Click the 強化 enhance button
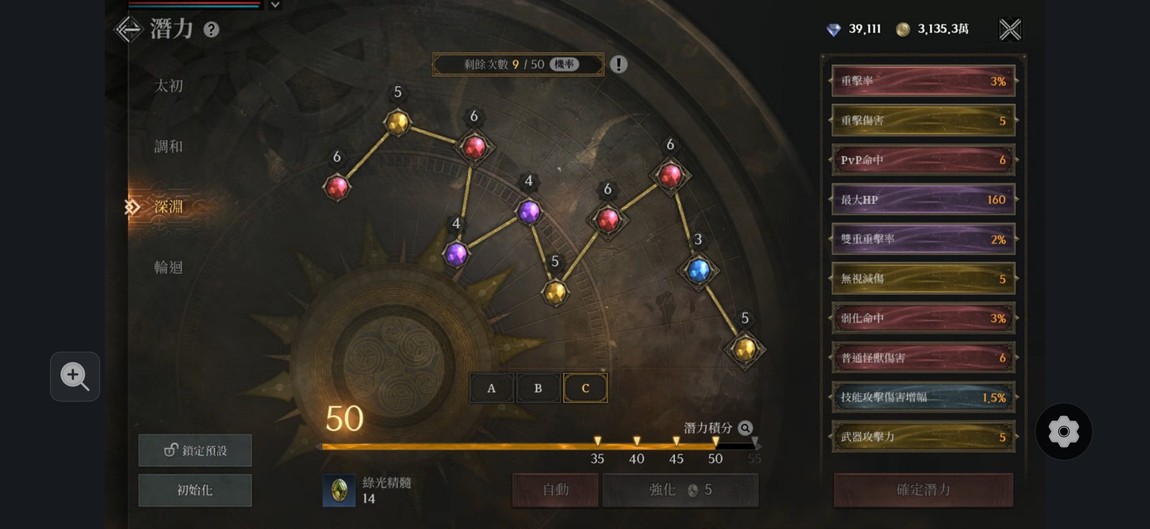Image resolution: width=1150 pixels, height=529 pixels. 680,490
